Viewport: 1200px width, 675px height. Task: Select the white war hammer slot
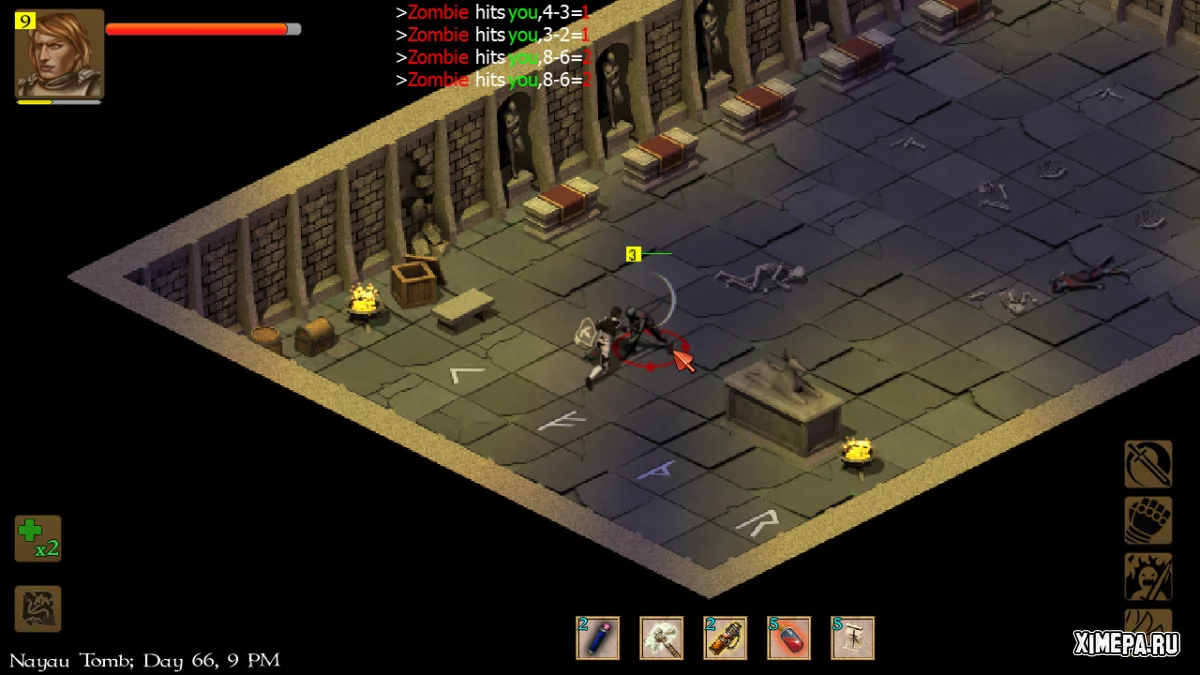coord(661,638)
